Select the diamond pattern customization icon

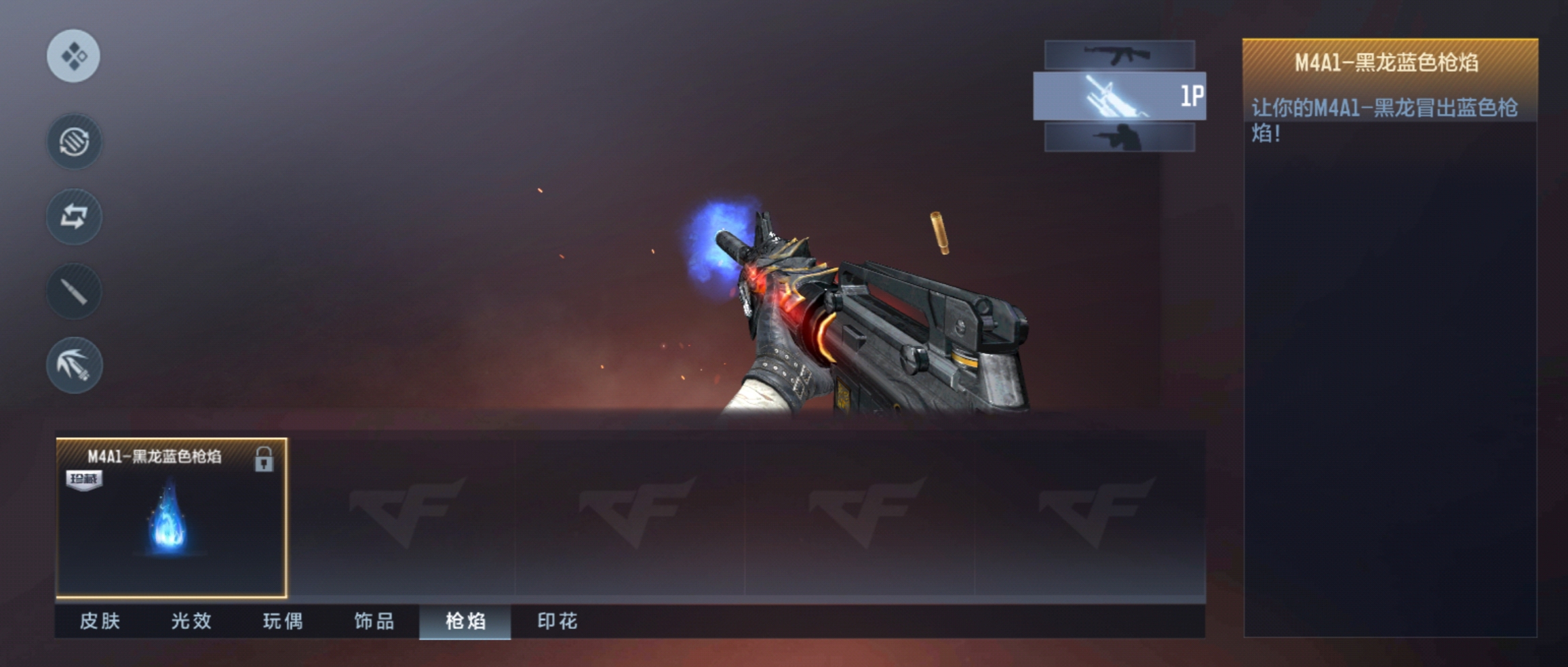(x=75, y=57)
